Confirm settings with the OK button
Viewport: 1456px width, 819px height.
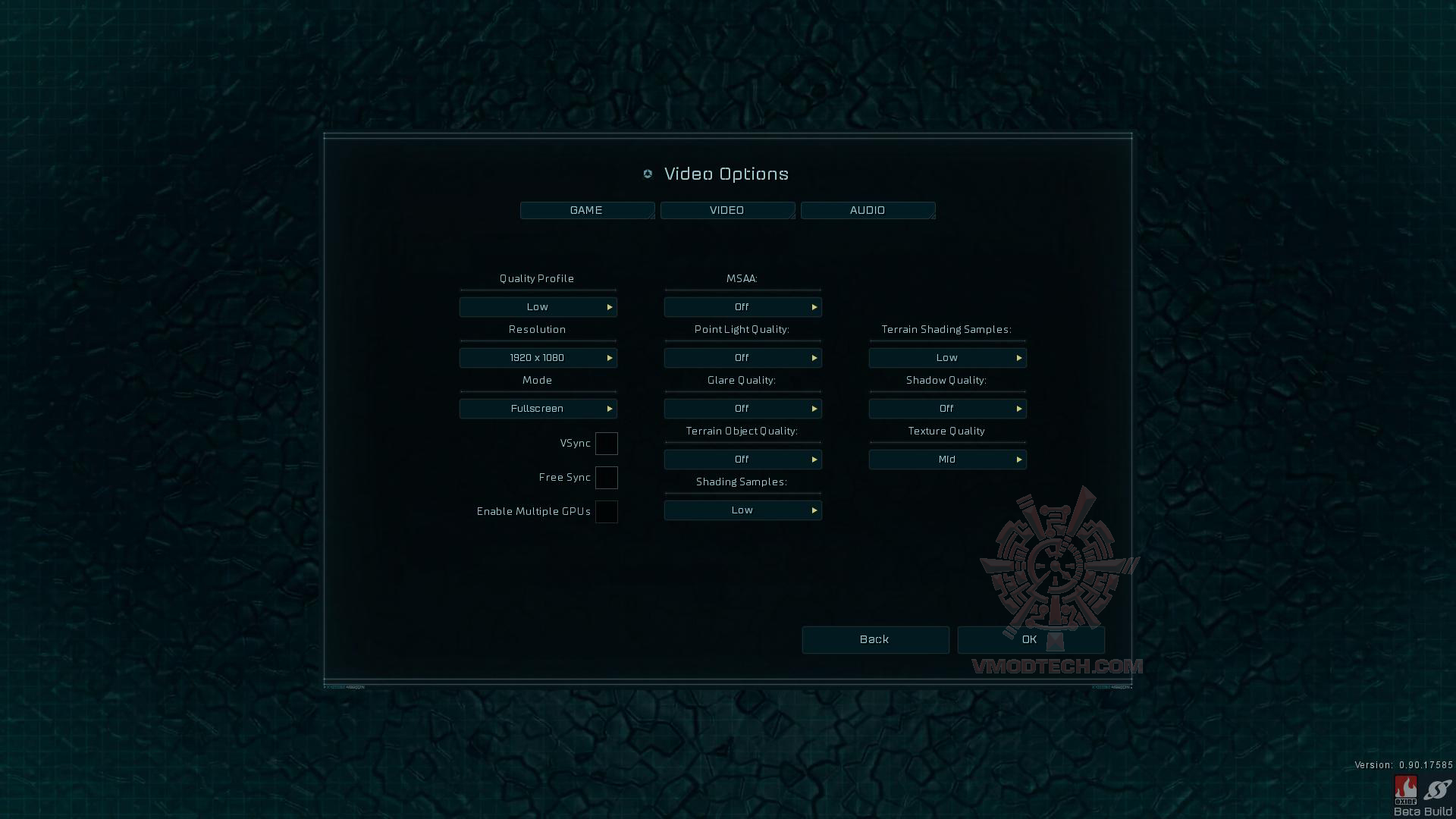point(1030,640)
